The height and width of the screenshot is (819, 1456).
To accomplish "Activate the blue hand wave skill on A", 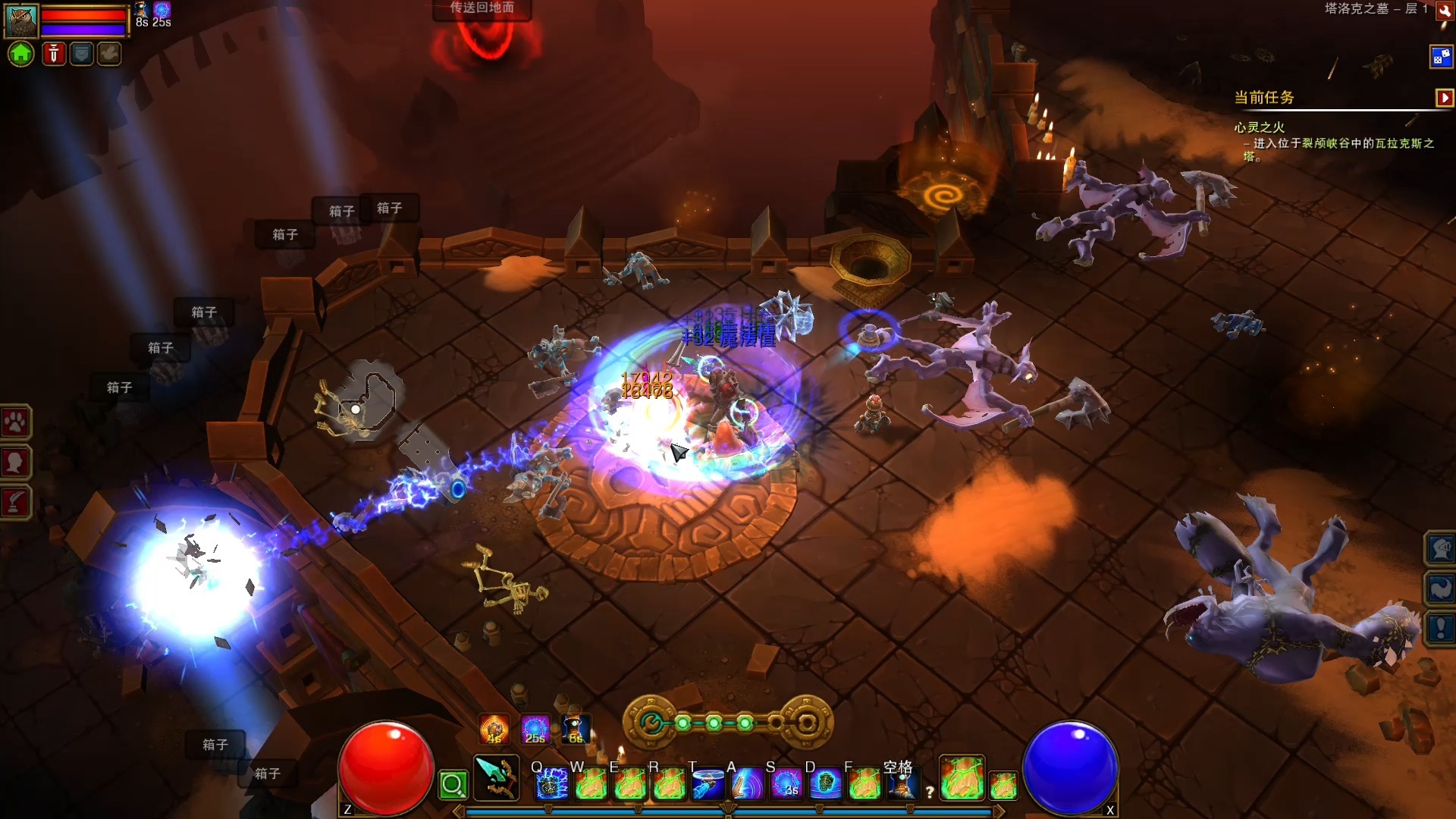I will click(x=747, y=784).
